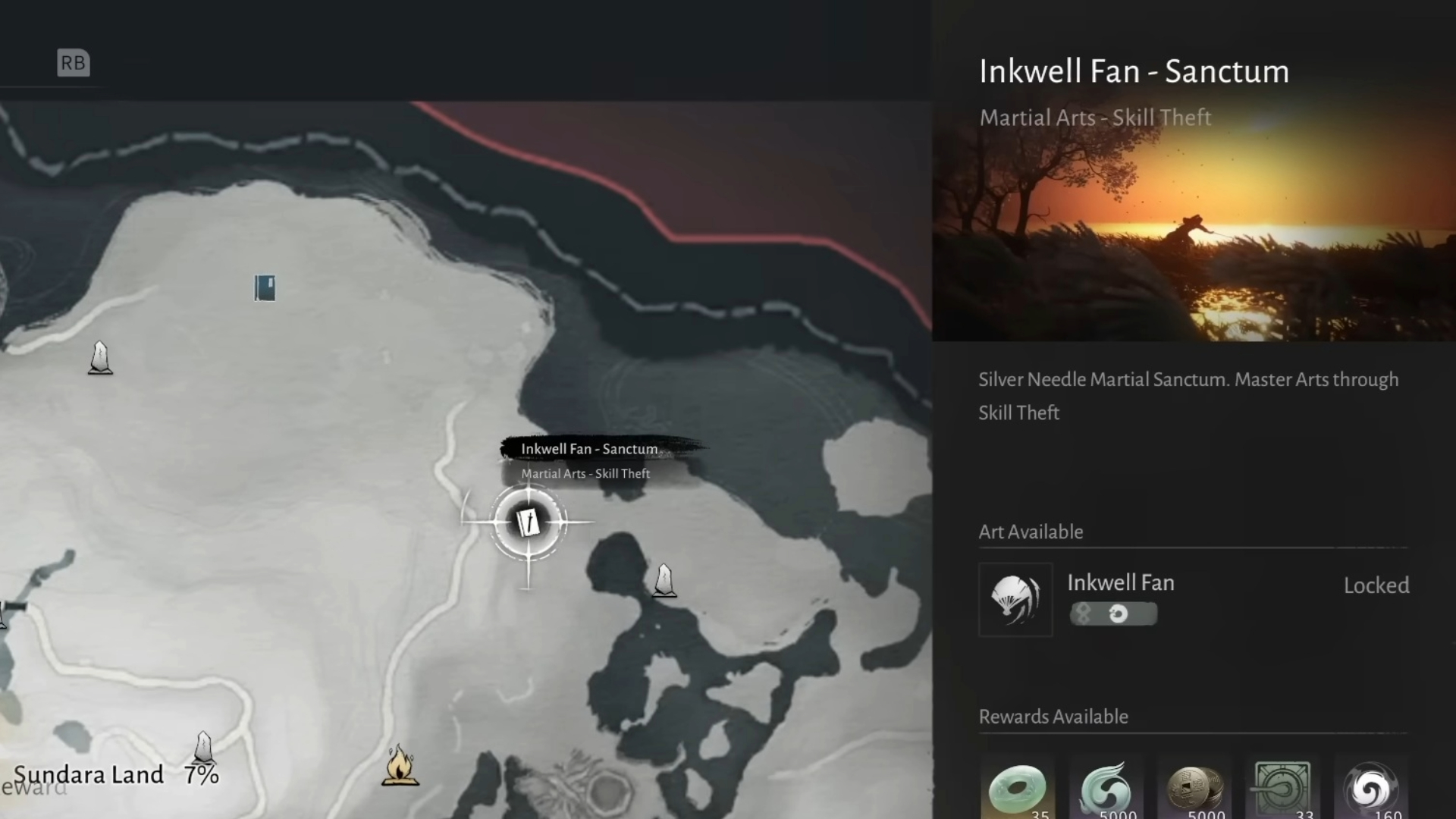Select the Inkwell Fan sanctum marker on map
Screen dimensions: 1456x819
[x=529, y=522]
